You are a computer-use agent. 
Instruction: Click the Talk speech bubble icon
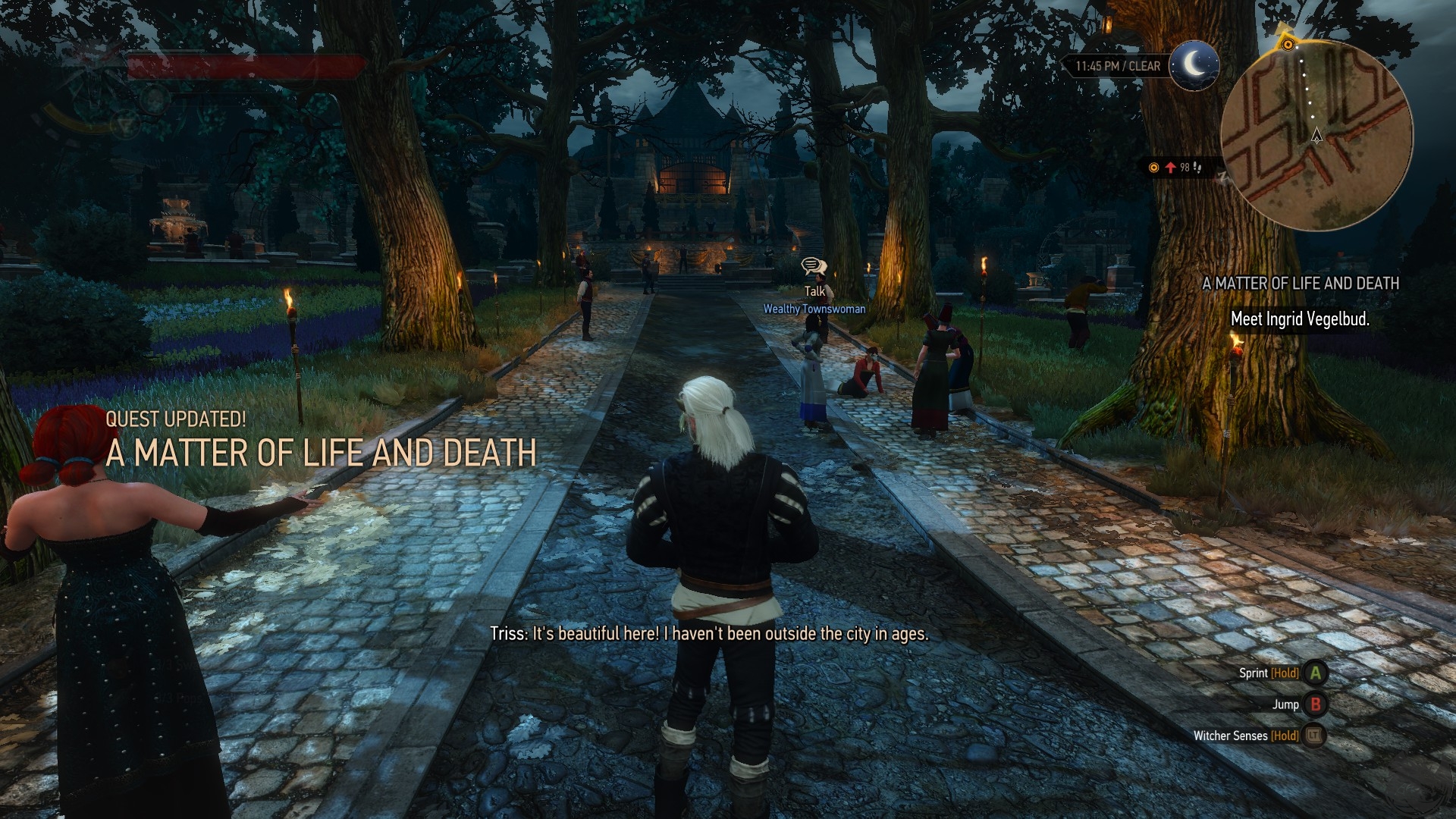(813, 267)
